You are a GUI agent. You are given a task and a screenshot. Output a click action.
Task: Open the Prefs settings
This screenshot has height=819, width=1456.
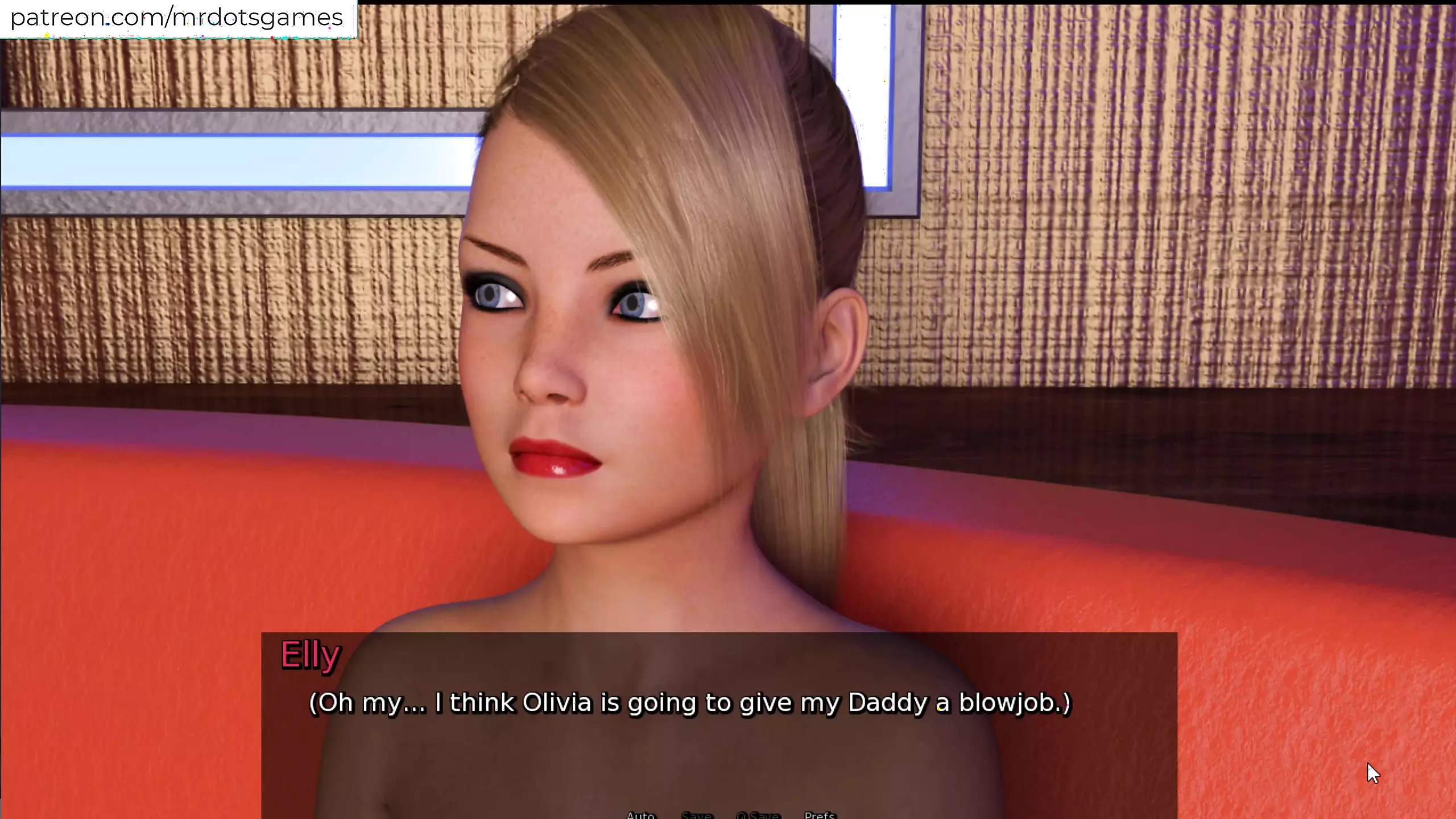coord(820,815)
